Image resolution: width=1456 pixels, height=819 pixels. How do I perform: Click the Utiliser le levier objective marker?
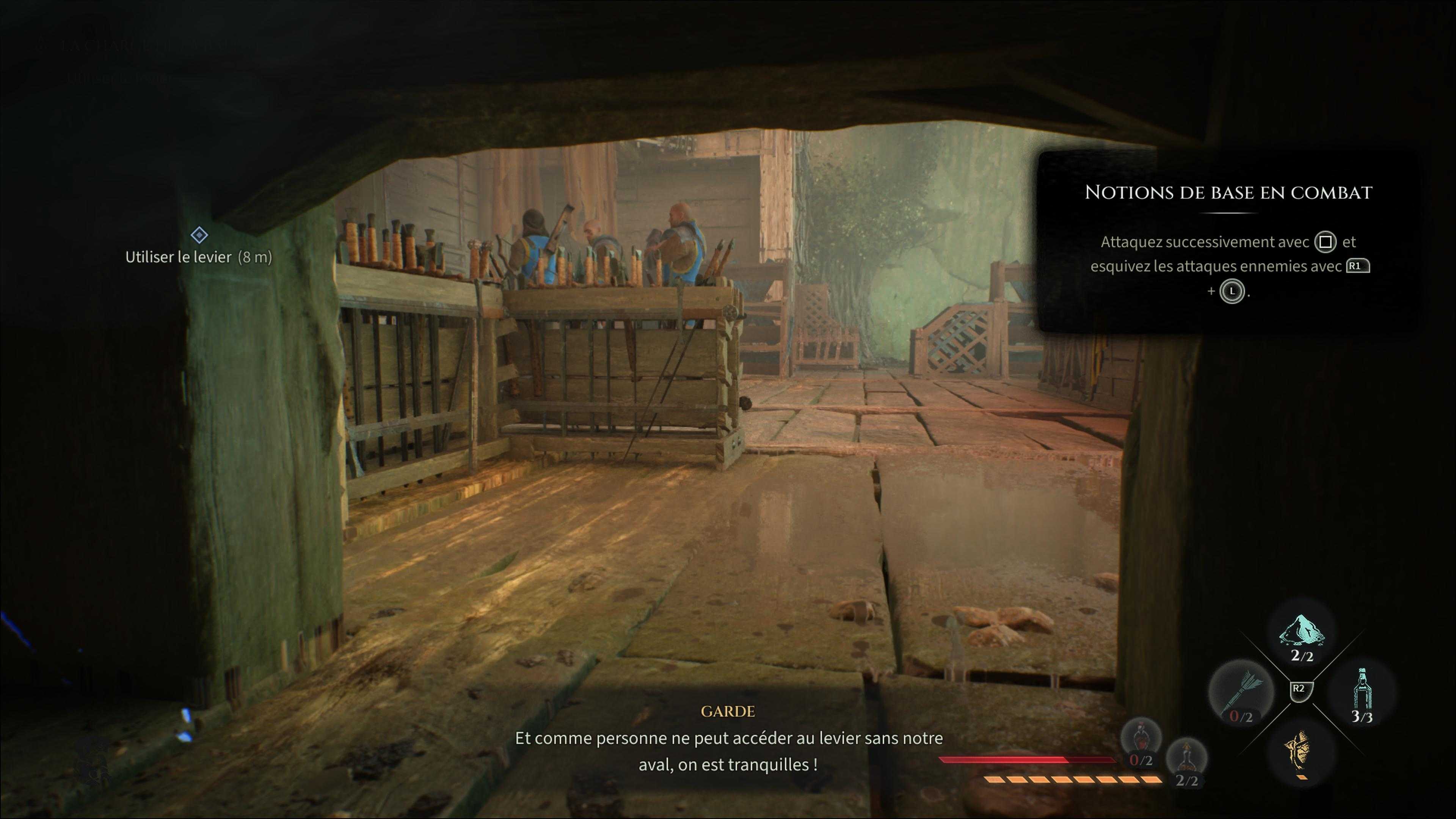(x=199, y=235)
